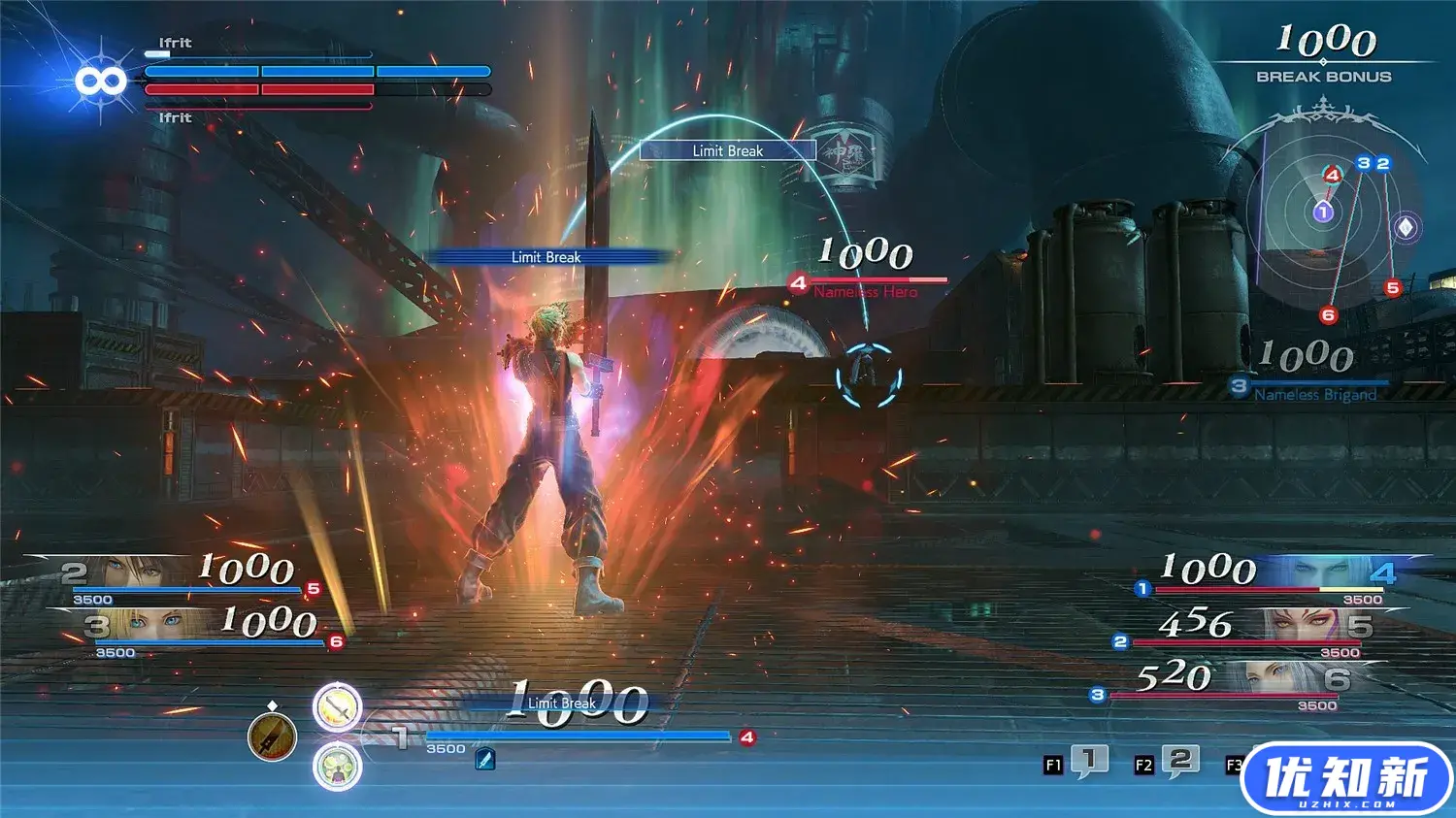The width and height of the screenshot is (1456, 818).
Task: Click the blue sword weapon icon under the HP bar
Action: tap(484, 760)
